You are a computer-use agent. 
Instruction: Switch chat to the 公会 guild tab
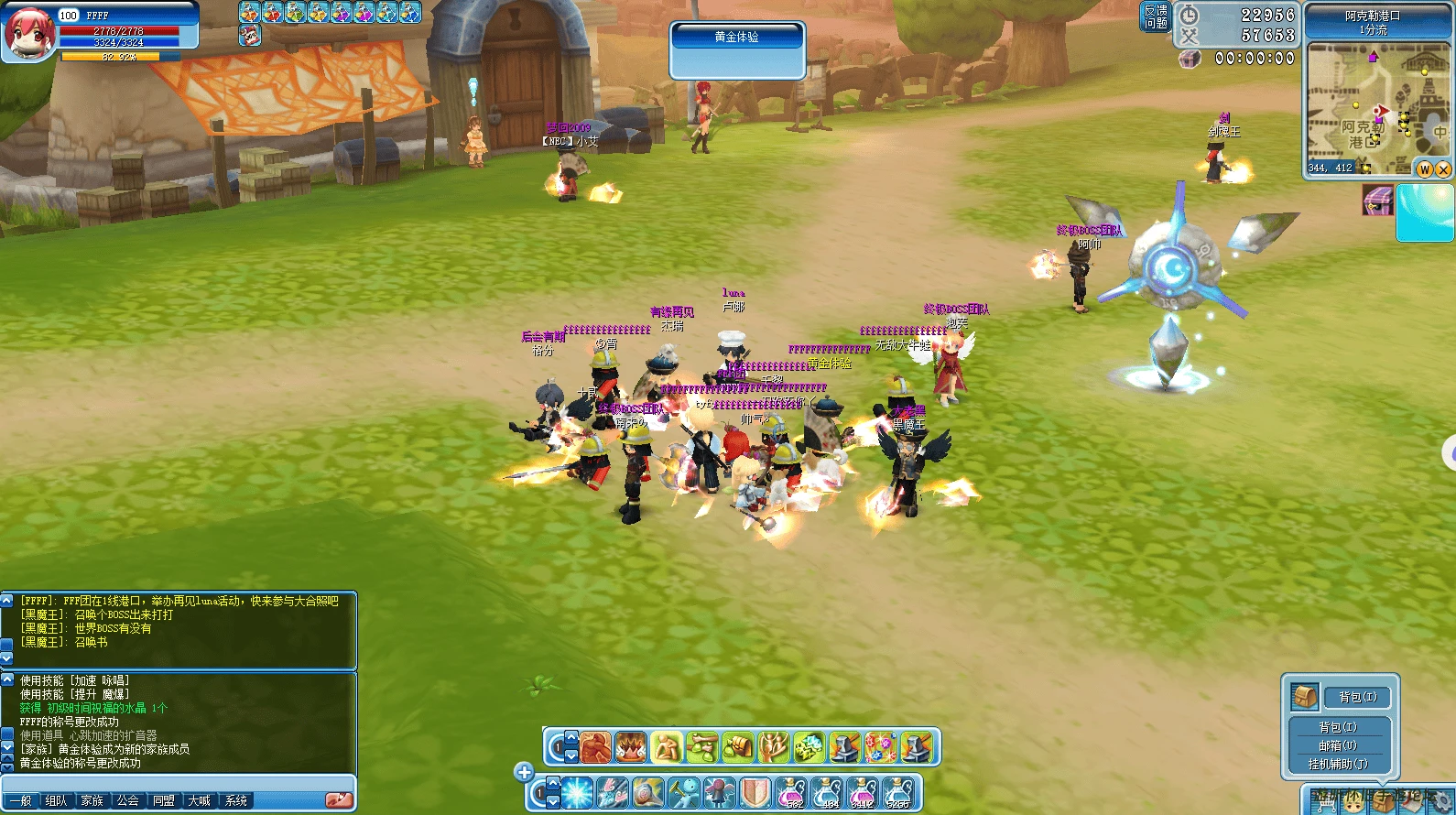pos(127,800)
